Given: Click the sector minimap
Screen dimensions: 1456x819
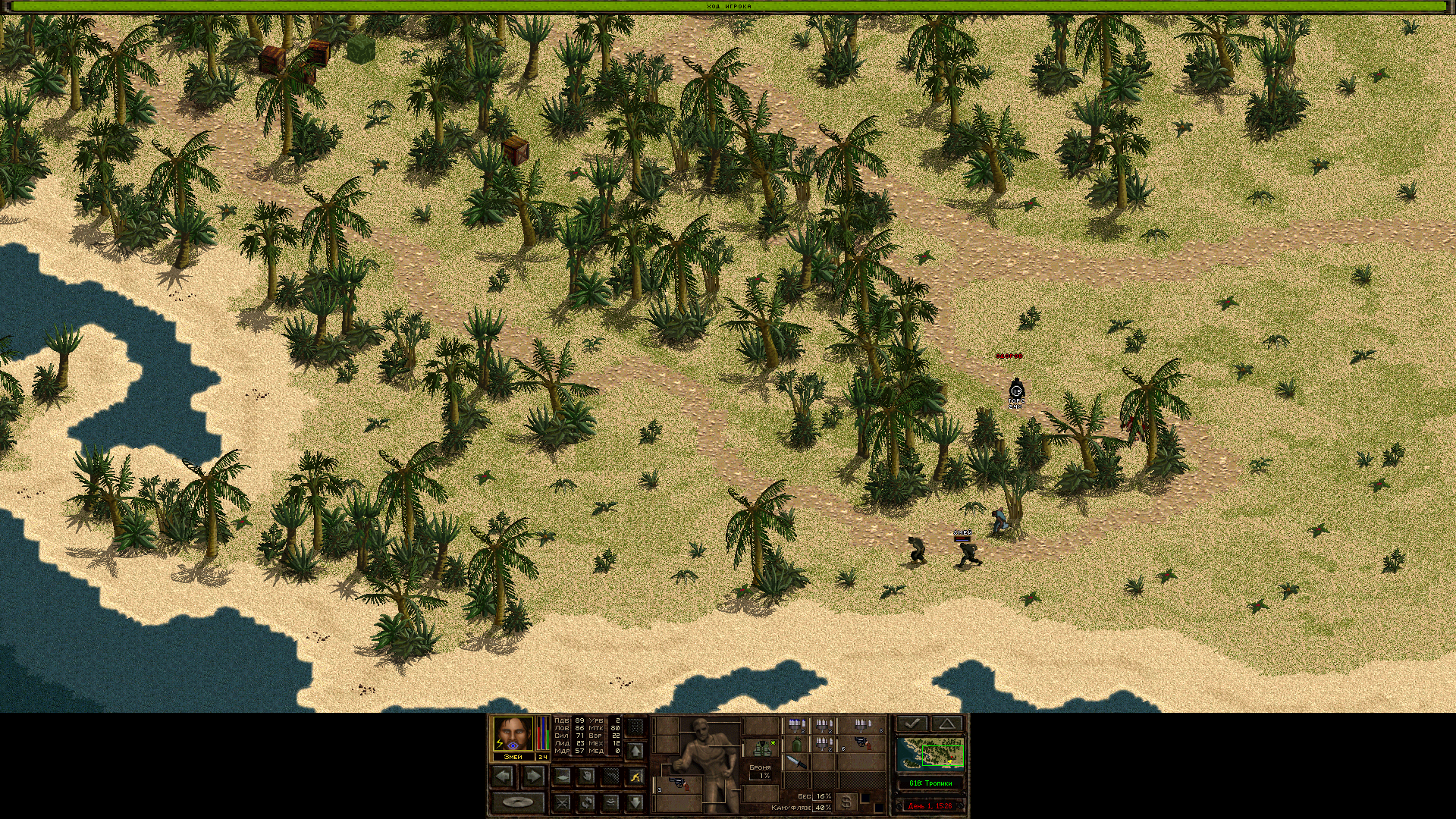Looking at the screenshot, I should click(x=930, y=754).
